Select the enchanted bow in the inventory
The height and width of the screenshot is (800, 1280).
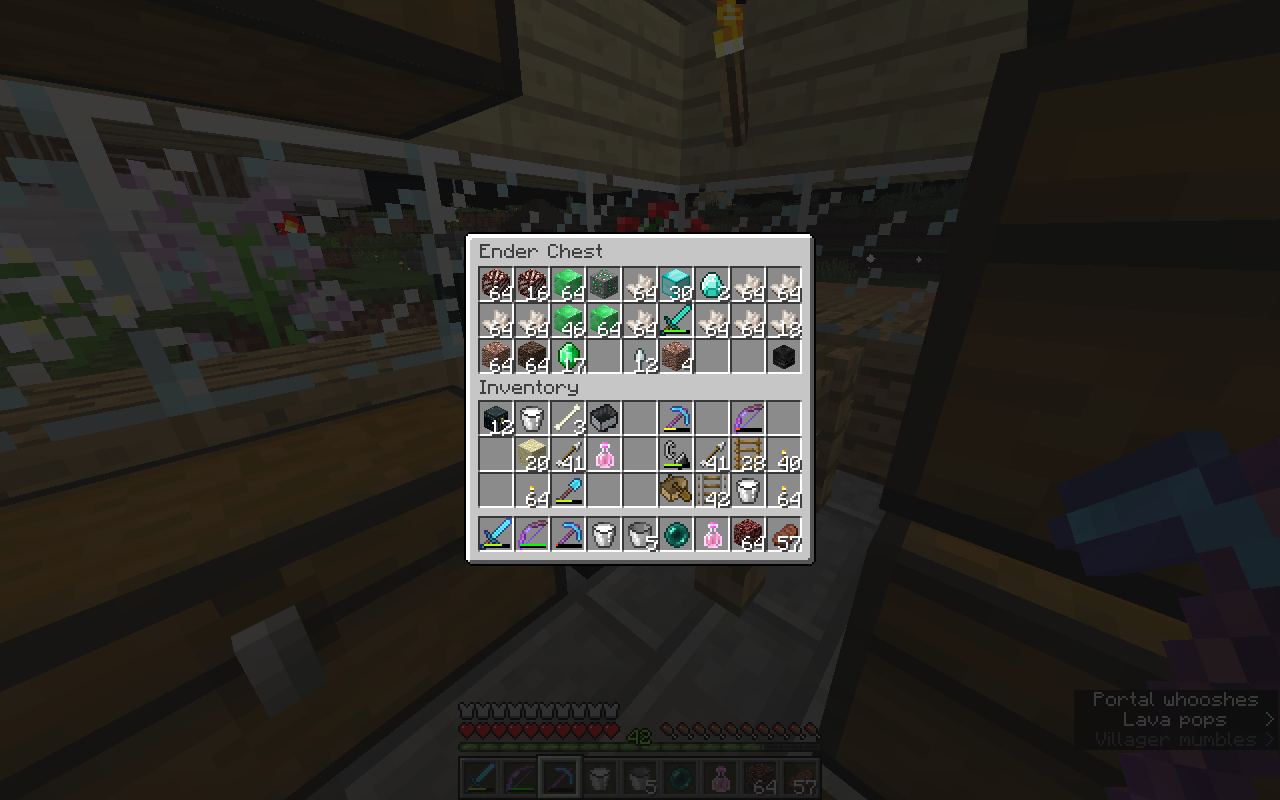(x=748, y=417)
